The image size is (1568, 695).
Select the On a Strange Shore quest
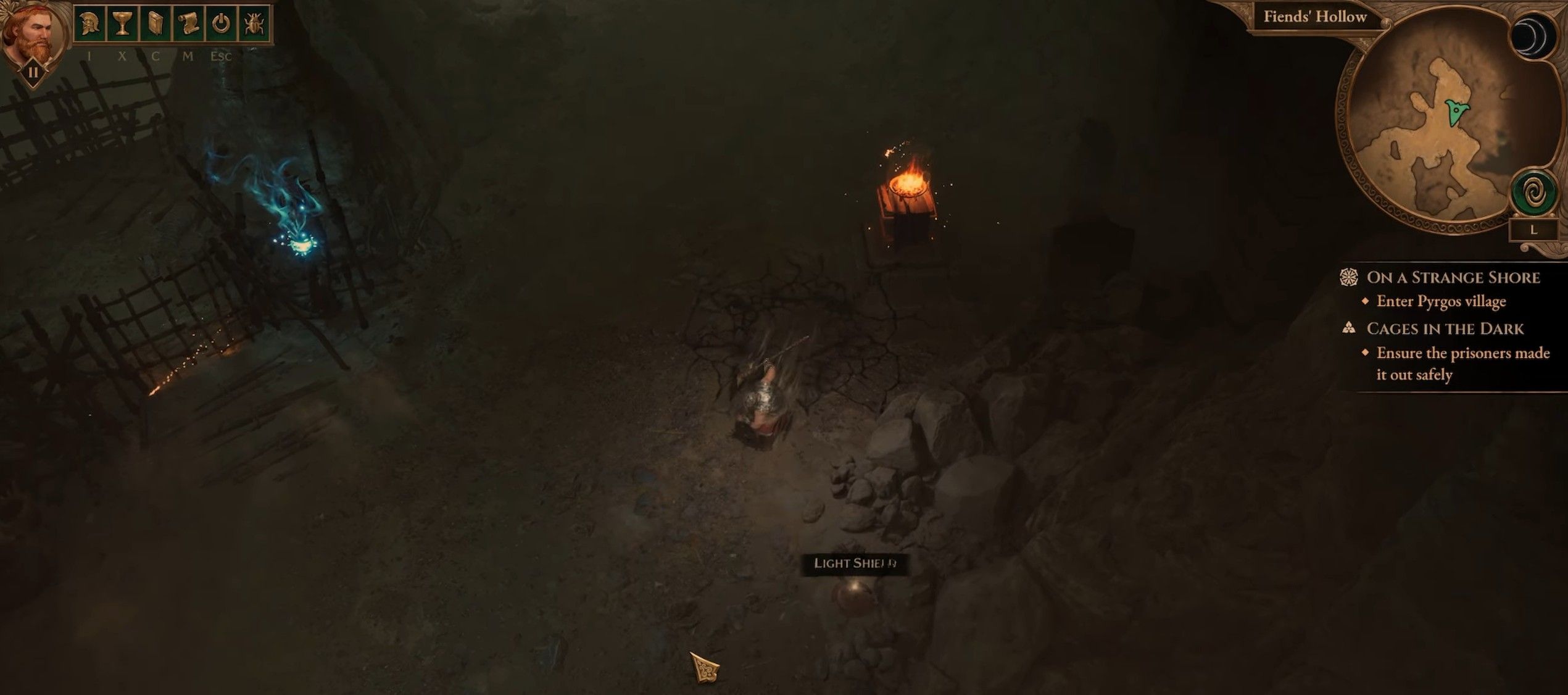click(x=1453, y=278)
